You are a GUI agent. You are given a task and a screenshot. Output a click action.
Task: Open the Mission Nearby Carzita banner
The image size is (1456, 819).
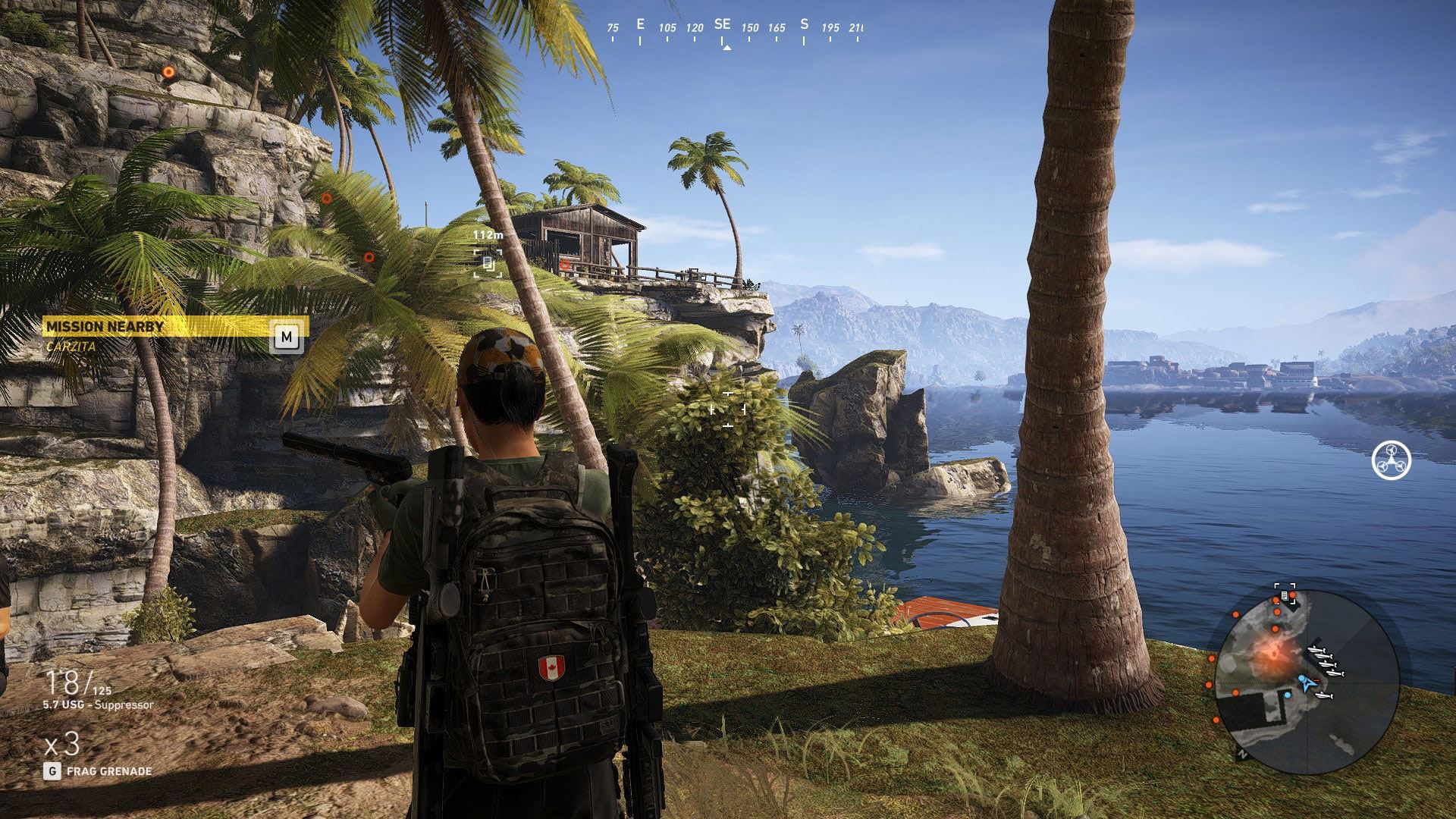[174, 334]
